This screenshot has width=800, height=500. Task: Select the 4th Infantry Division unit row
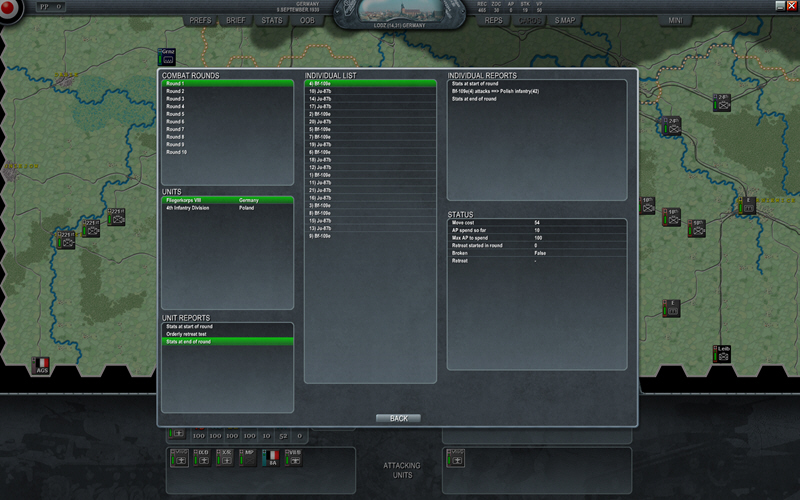190,208
